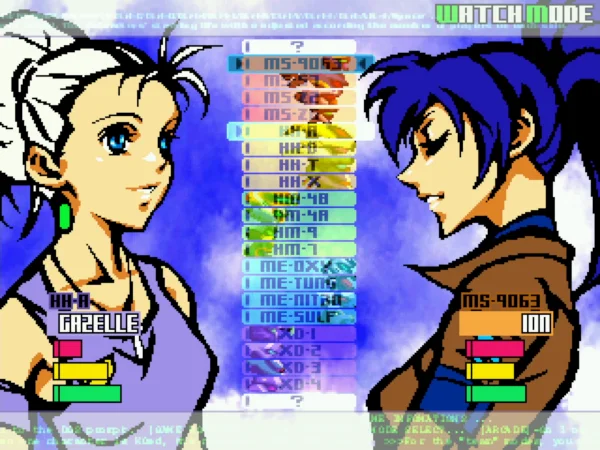Pick the HM-9 entry
This screenshot has height=450, width=600.
[x=299, y=232]
